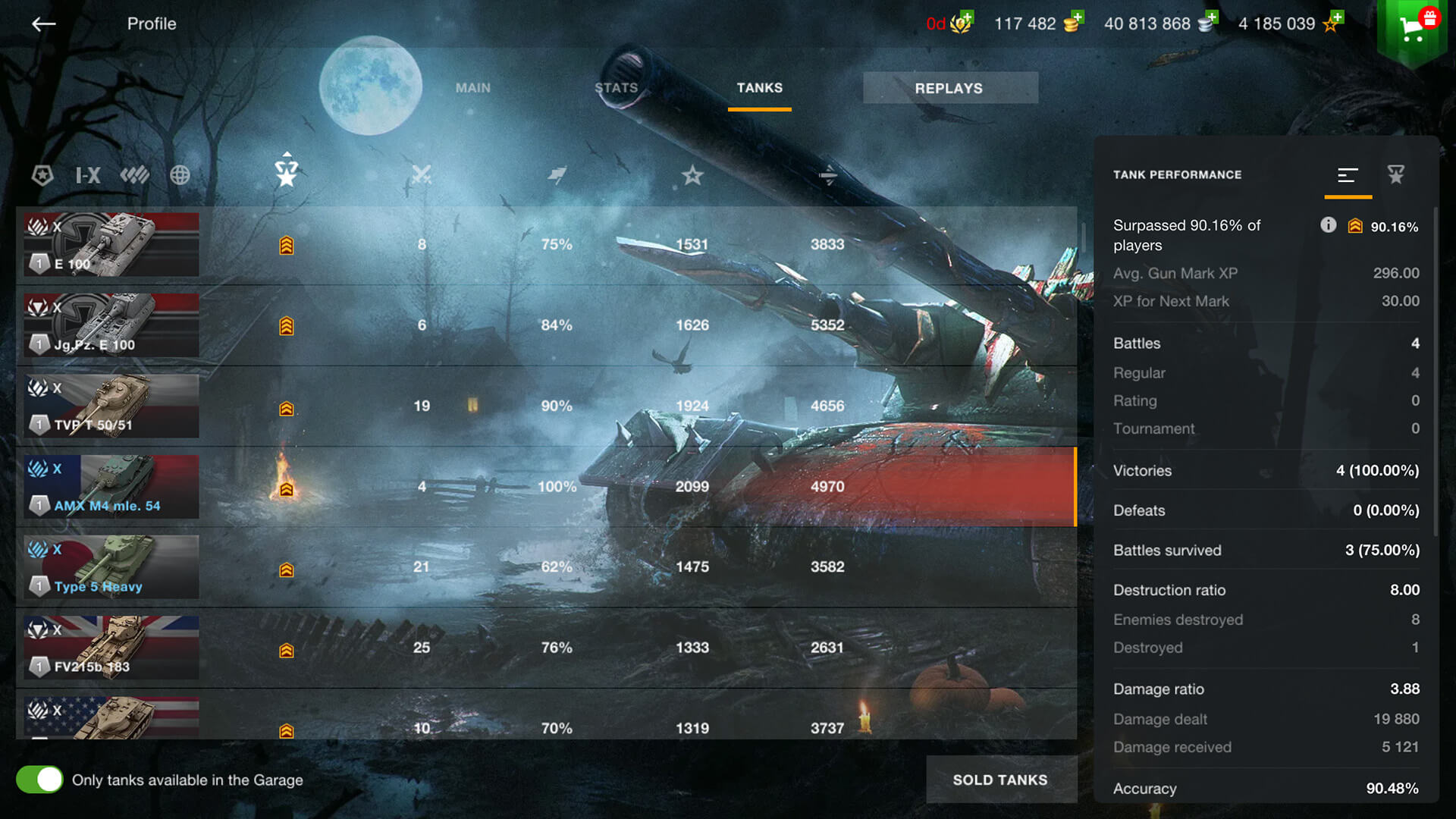This screenshot has width=1456, height=819.
Task: Click the info icon beside Surpassed players
Action: (x=1328, y=224)
